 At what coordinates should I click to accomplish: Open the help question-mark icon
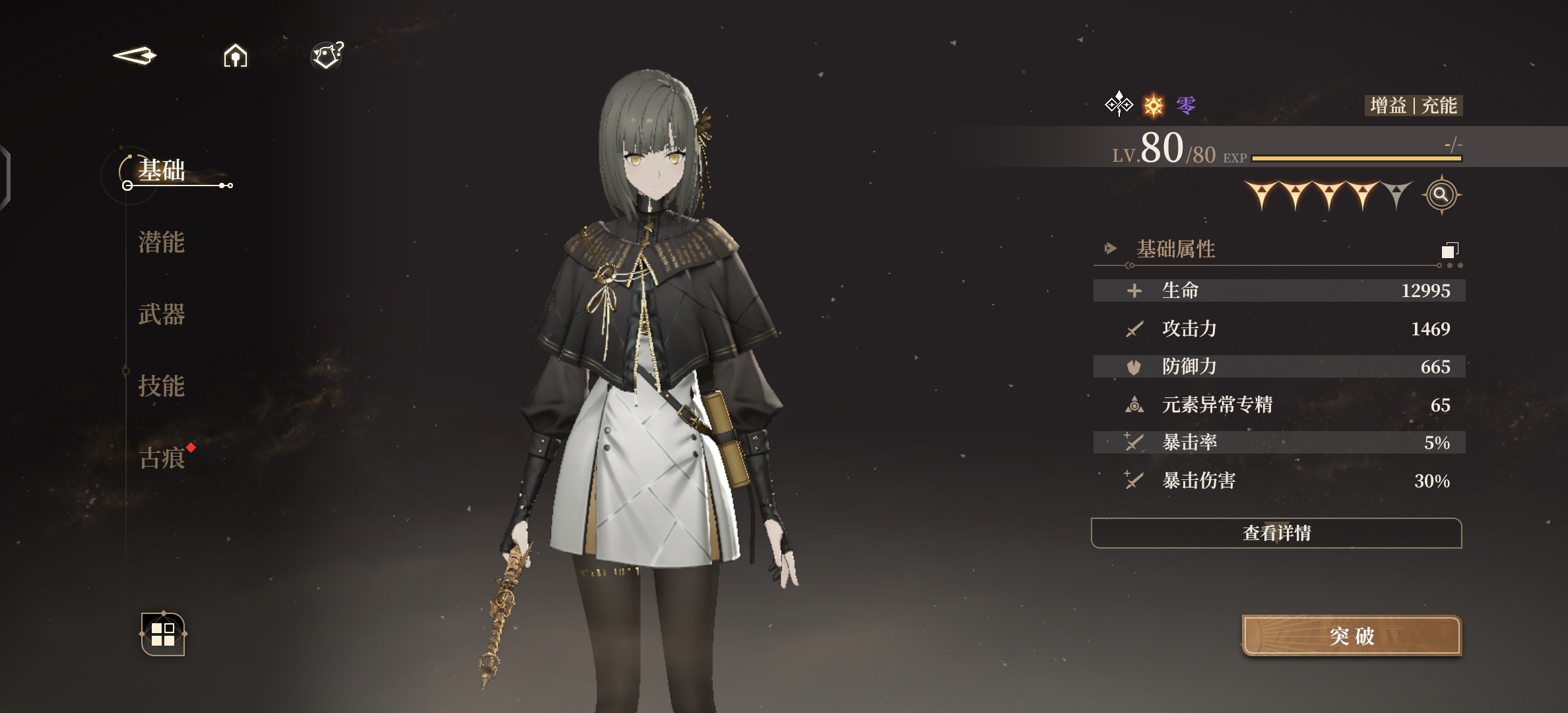tap(327, 55)
